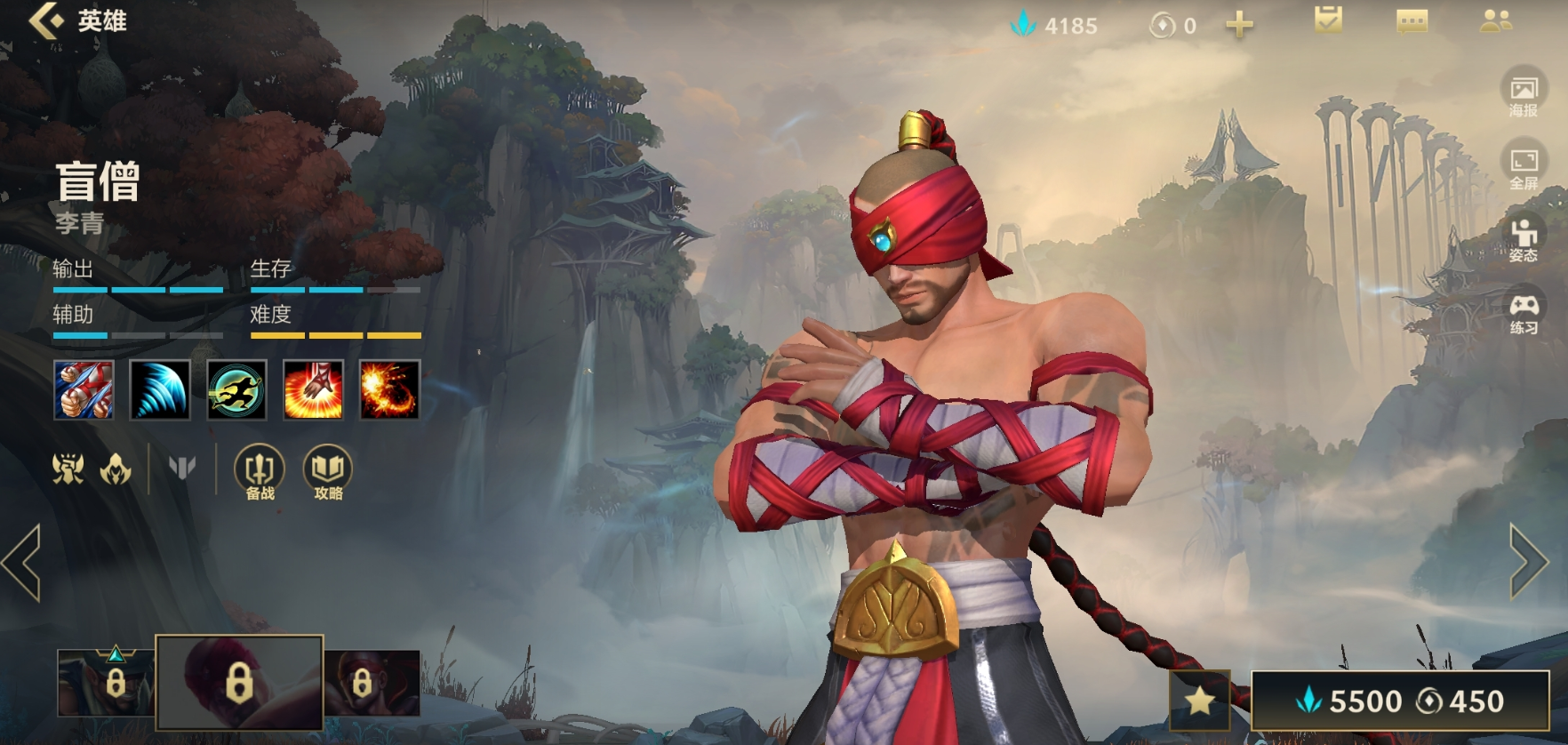
Task: Show the previous hero with left arrow
Action: pyautogui.click(x=22, y=562)
